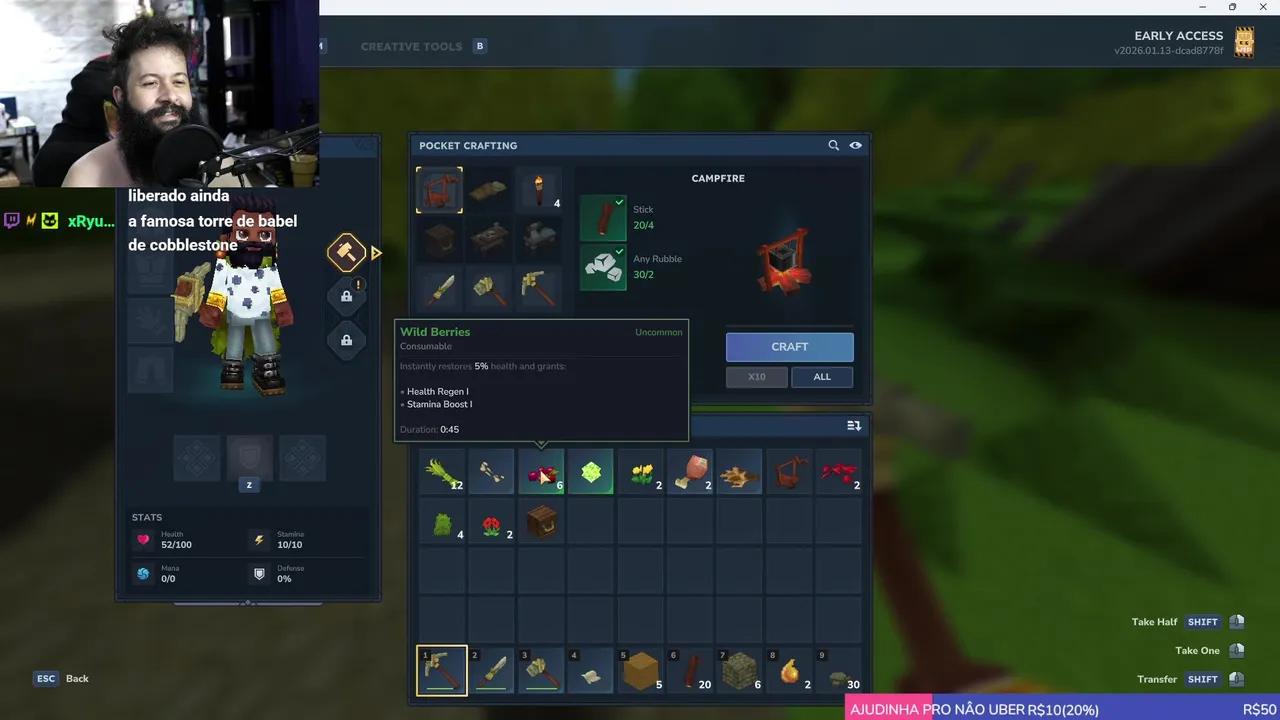Image resolution: width=1280 pixels, height=720 pixels.
Task: Select hotbar slot 5 with the wooden crate
Action: [640, 668]
